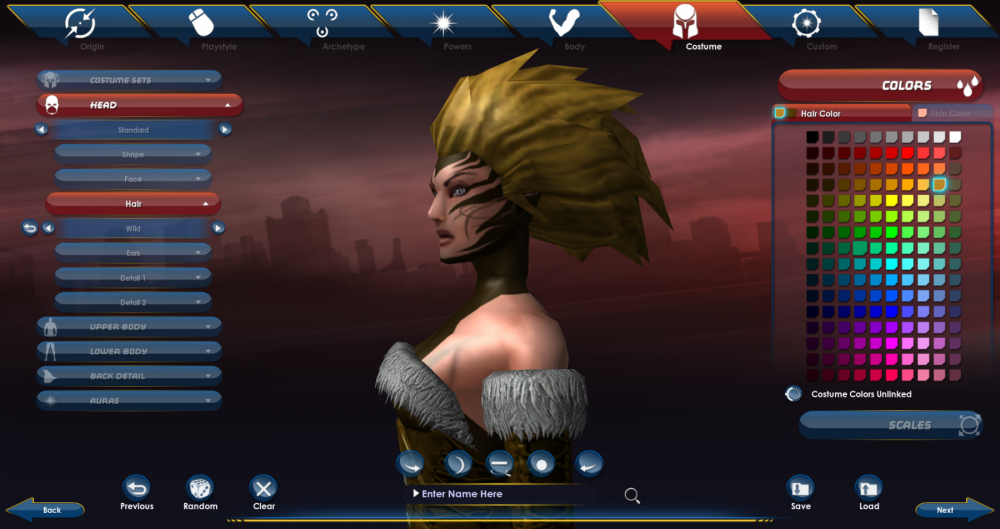Save the costume

pyautogui.click(x=800, y=488)
